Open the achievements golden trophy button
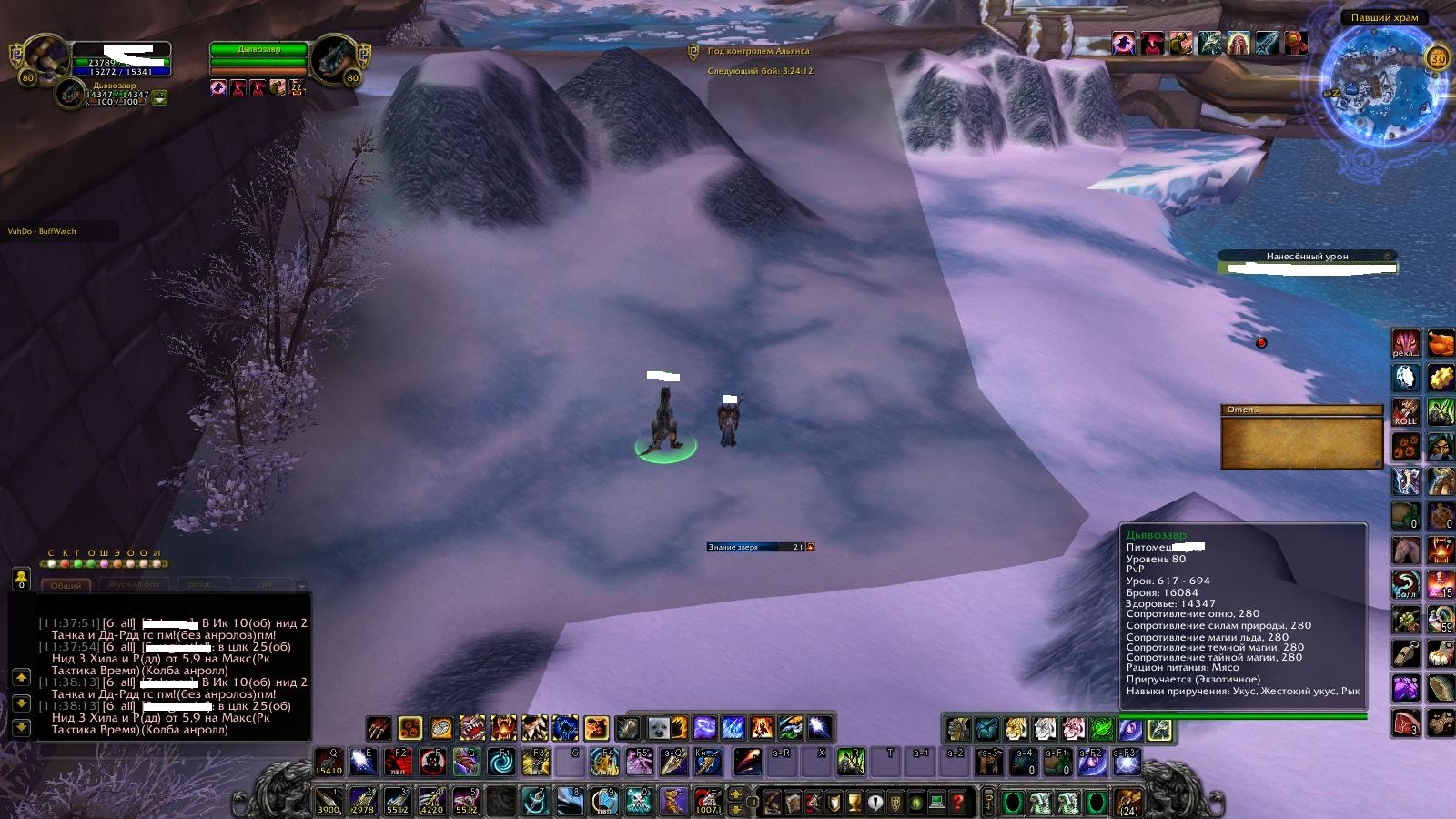Image resolution: width=1456 pixels, height=819 pixels. [x=854, y=803]
